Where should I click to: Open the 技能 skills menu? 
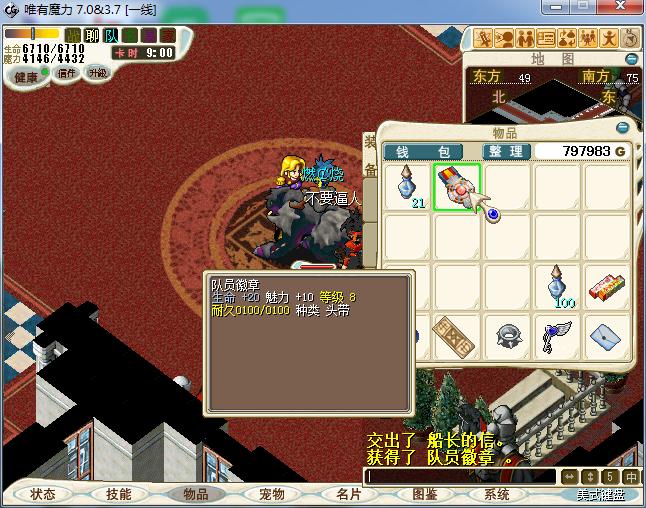click(x=119, y=494)
